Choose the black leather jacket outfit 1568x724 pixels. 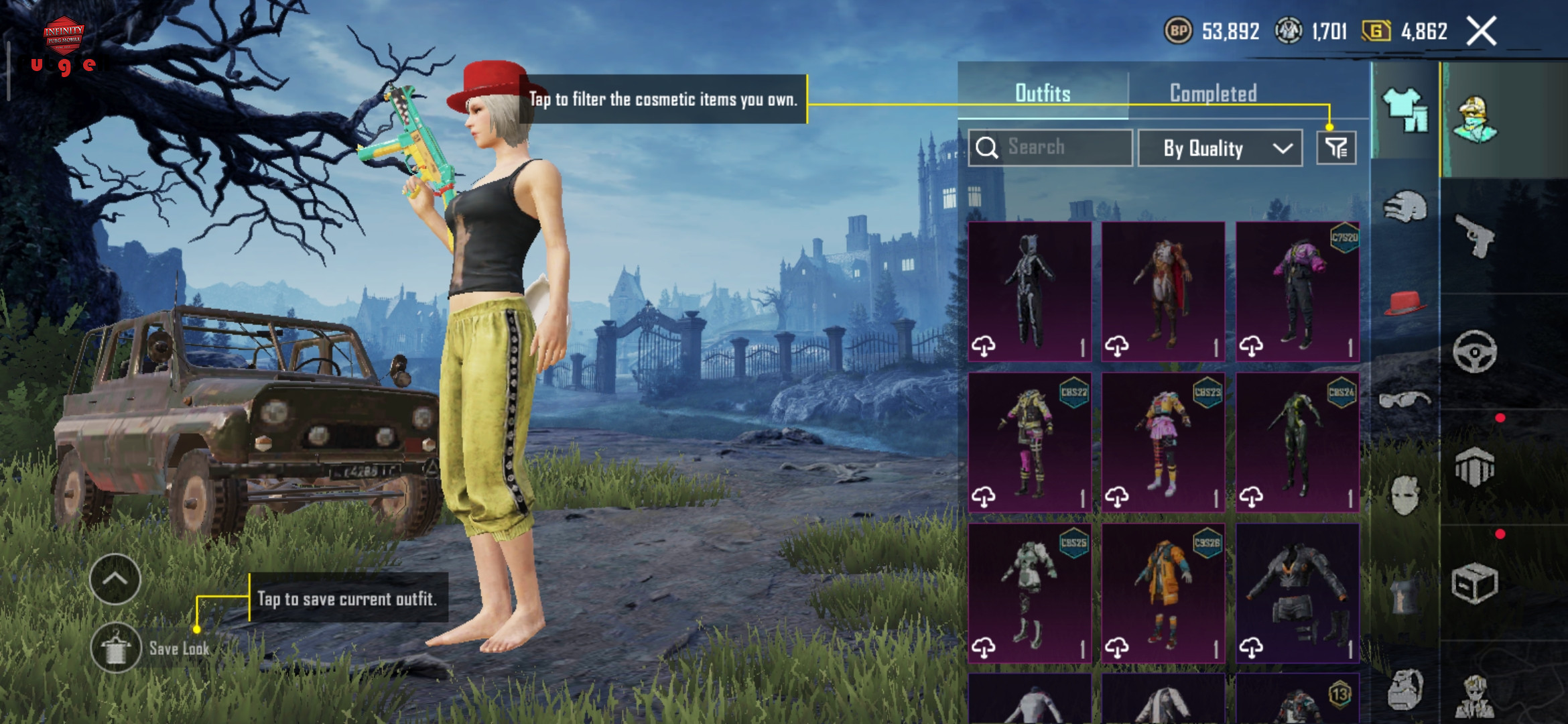coord(1297,593)
